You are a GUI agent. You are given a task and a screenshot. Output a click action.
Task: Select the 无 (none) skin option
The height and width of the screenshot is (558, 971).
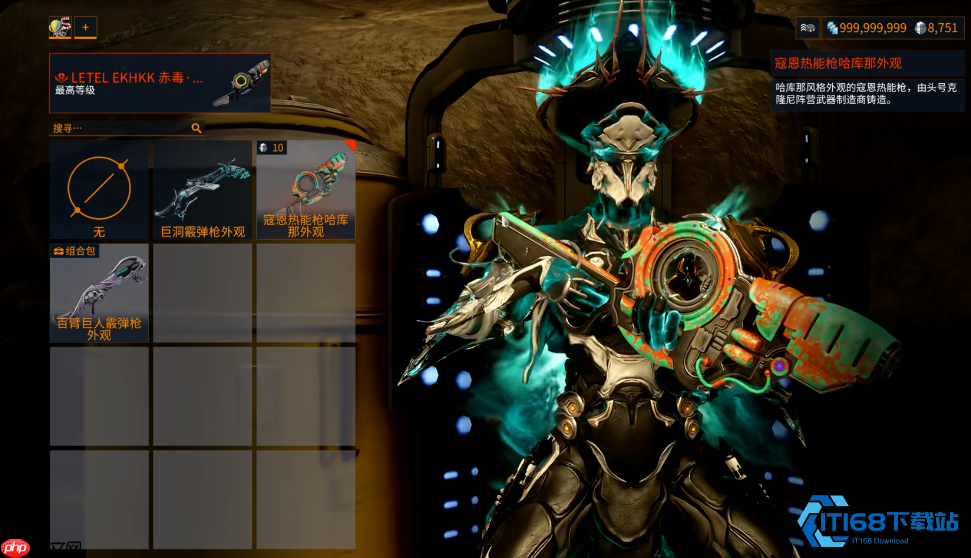point(99,190)
